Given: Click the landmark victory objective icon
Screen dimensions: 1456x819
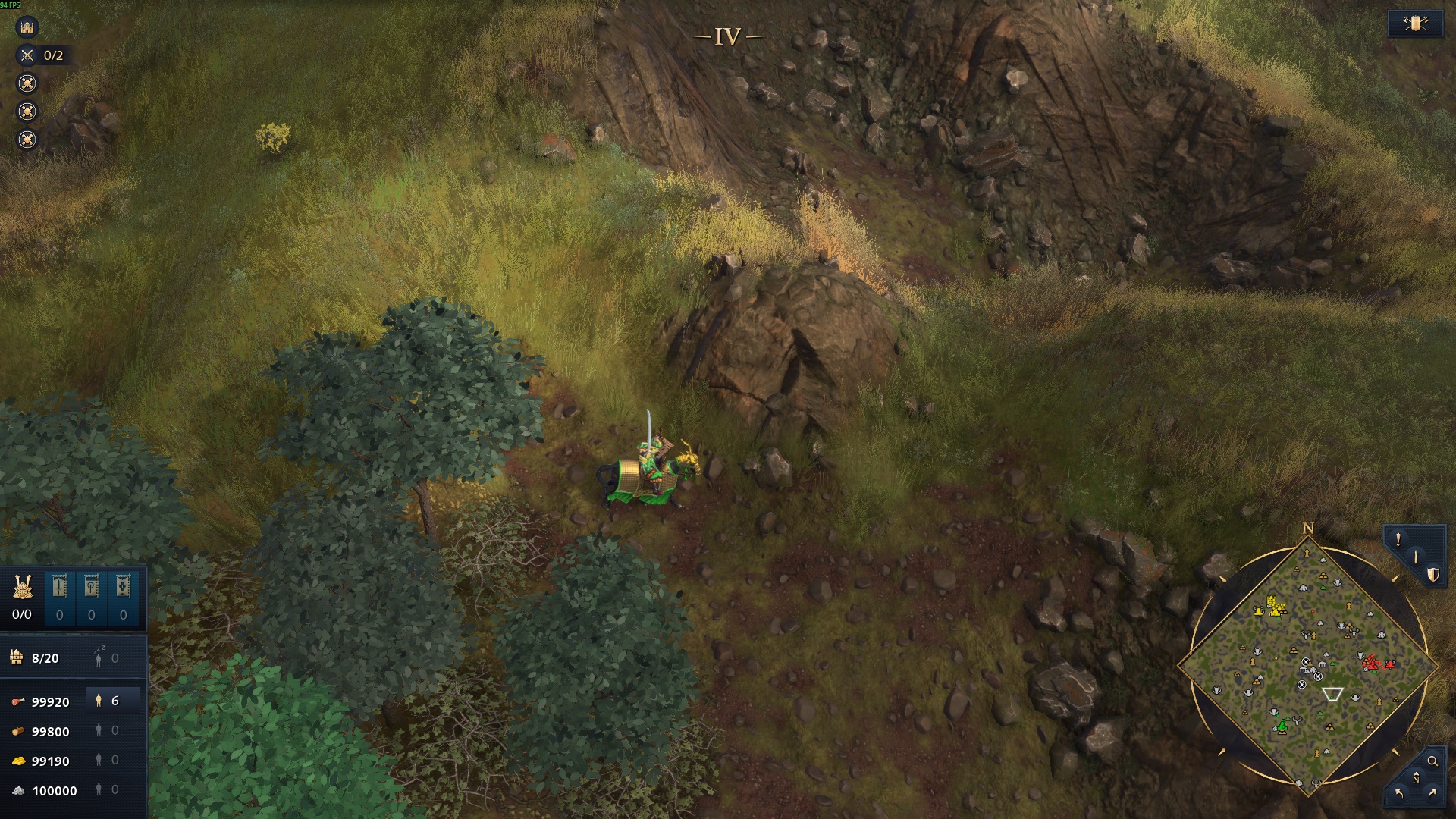Looking at the screenshot, I should (27, 27).
